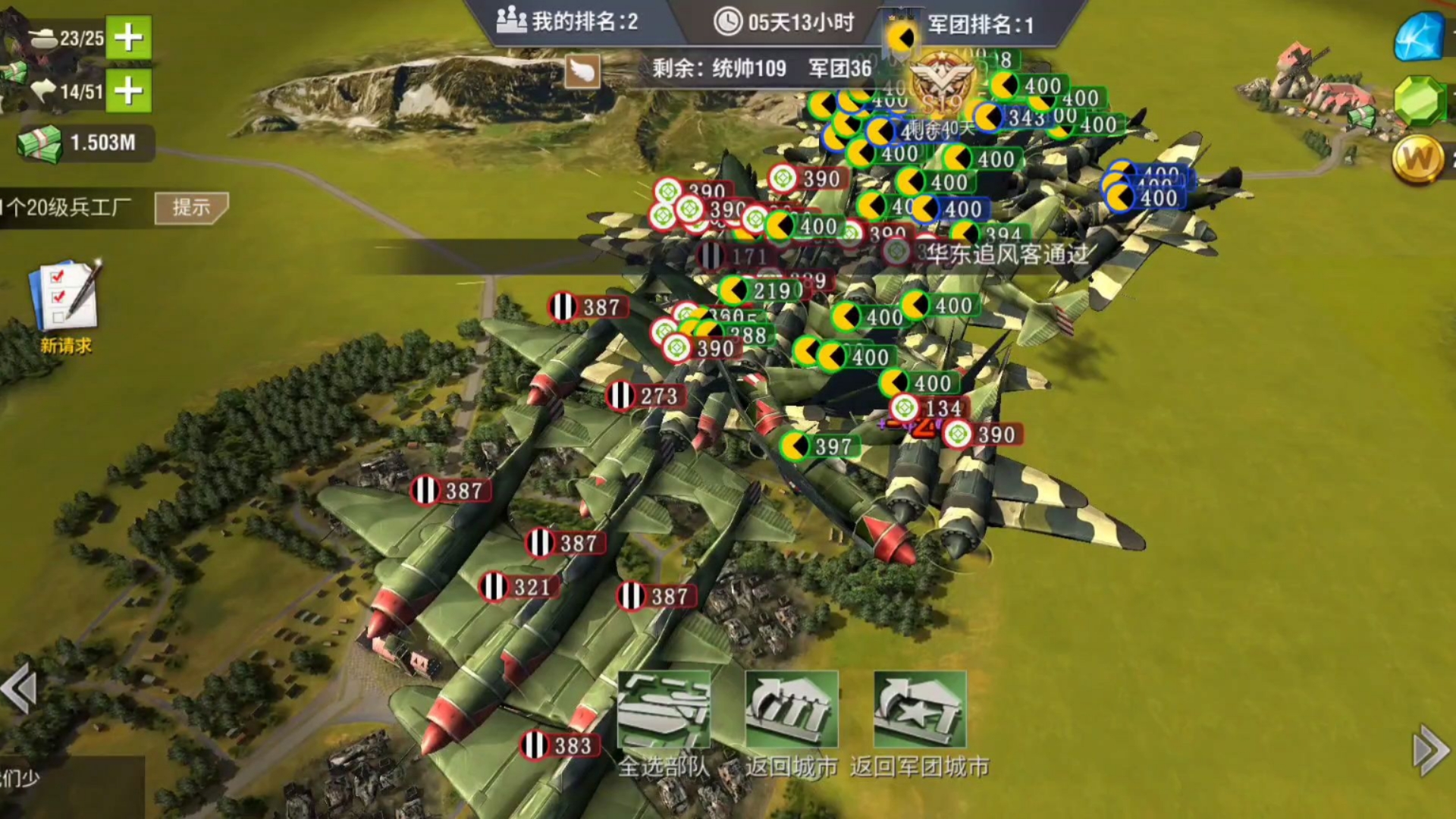
Task: Open the green gem resource icon
Action: tap(1419, 101)
